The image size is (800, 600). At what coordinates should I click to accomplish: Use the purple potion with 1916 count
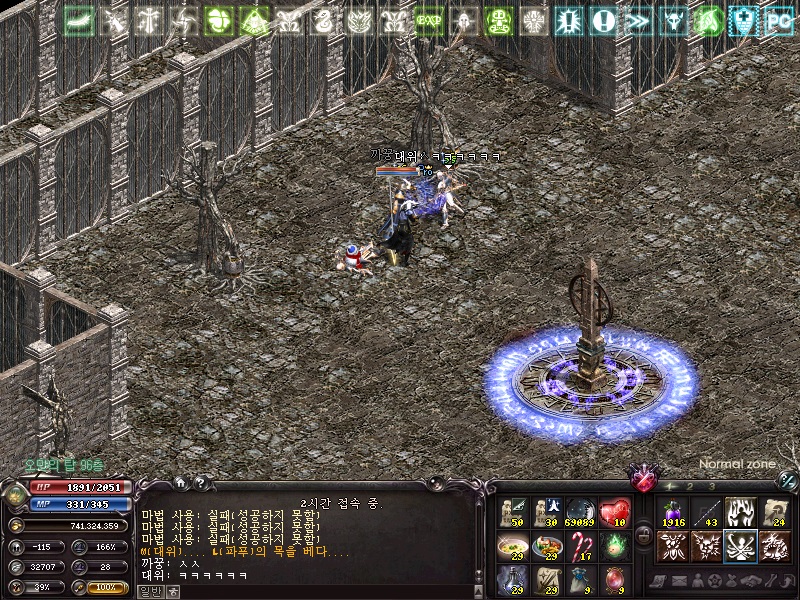(672, 512)
